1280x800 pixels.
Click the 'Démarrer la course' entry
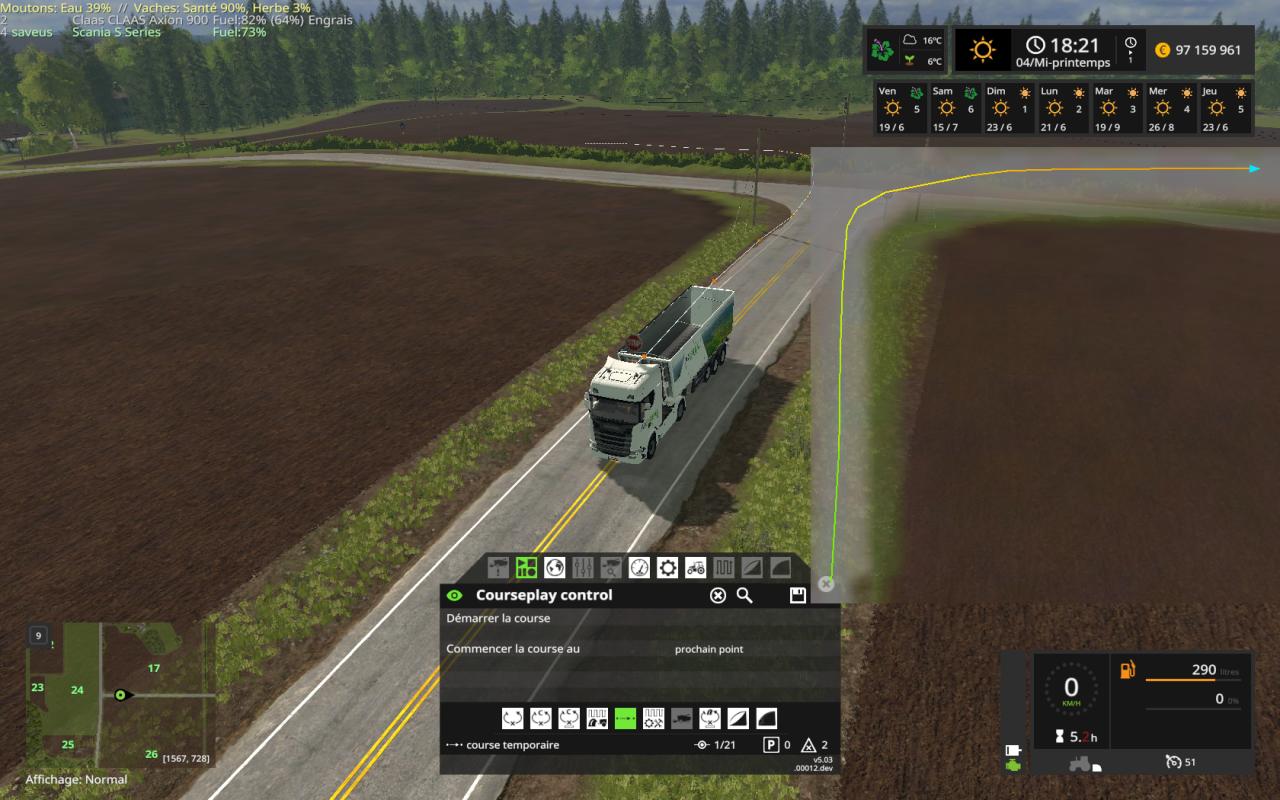click(x=499, y=618)
